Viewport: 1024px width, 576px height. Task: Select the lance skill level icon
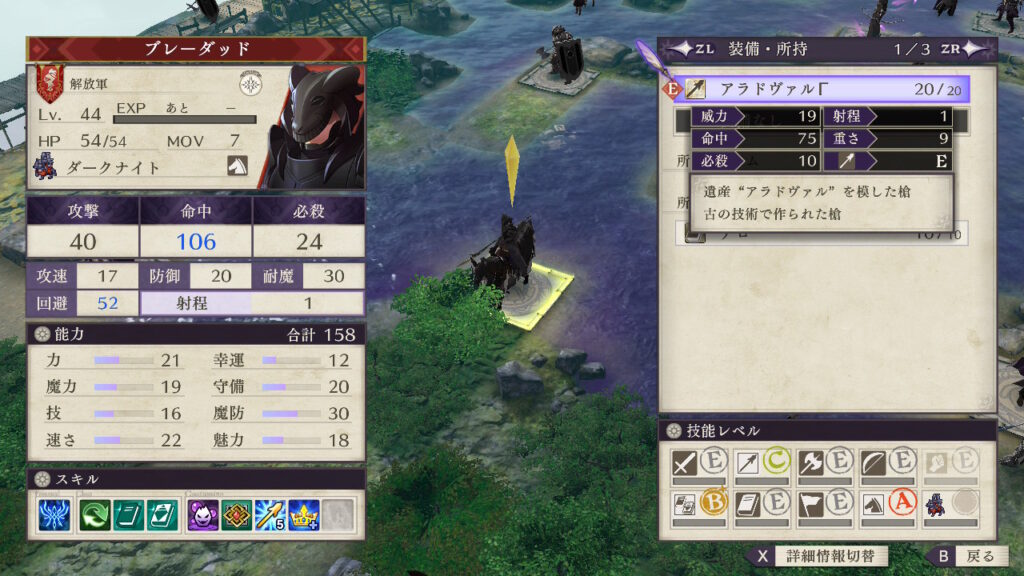[x=747, y=463]
